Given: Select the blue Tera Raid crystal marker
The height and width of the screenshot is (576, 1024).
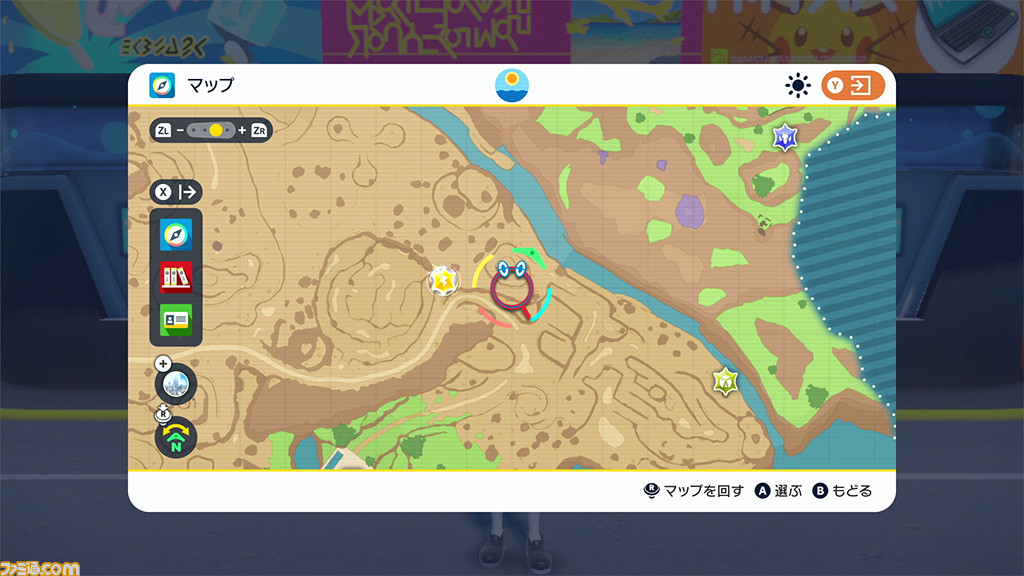Looking at the screenshot, I should [785, 136].
